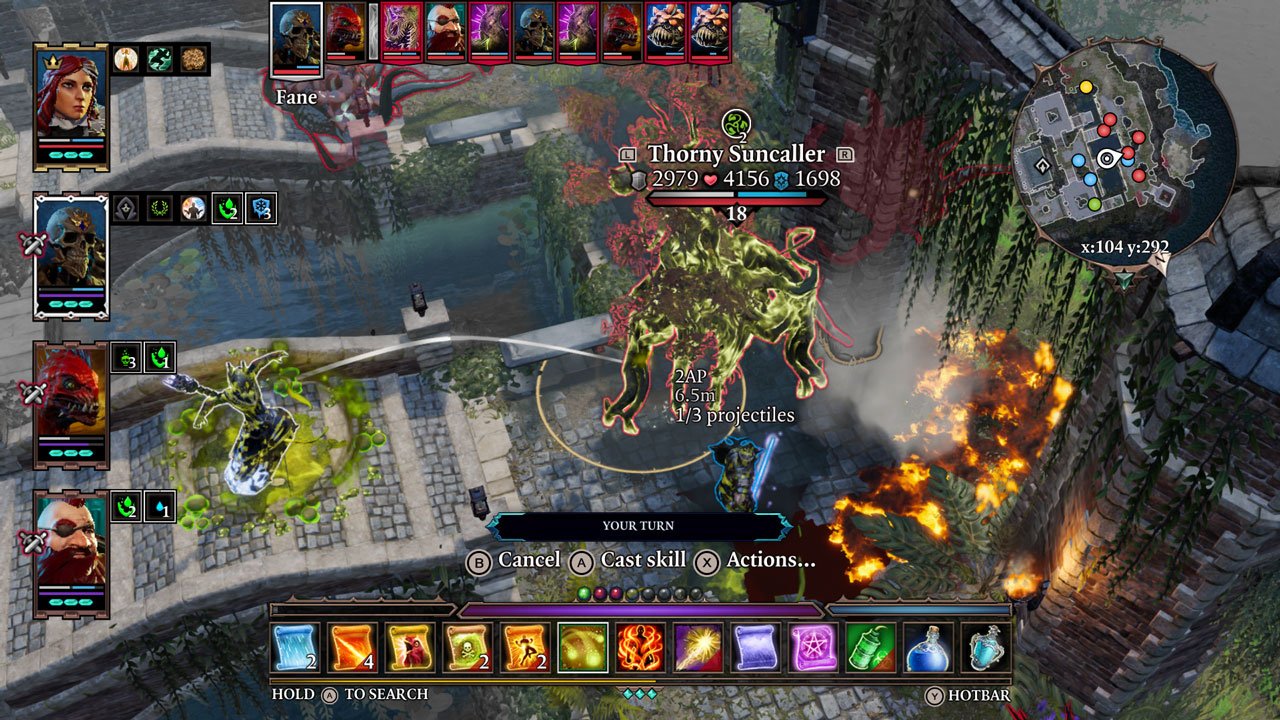Use the Rain scroll with 2 charges
This screenshot has height=720, width=1280.
pos(298,650)
